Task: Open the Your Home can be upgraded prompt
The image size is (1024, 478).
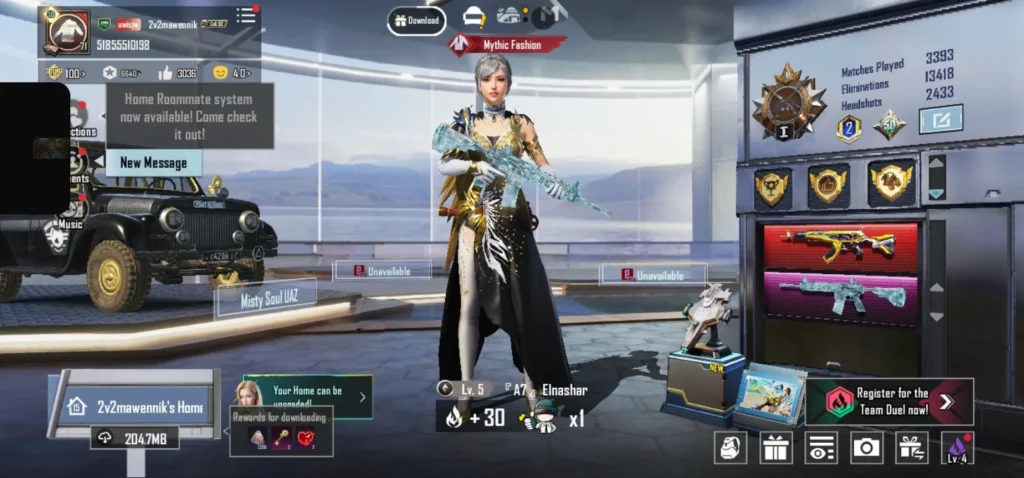Action: point(307,397)
